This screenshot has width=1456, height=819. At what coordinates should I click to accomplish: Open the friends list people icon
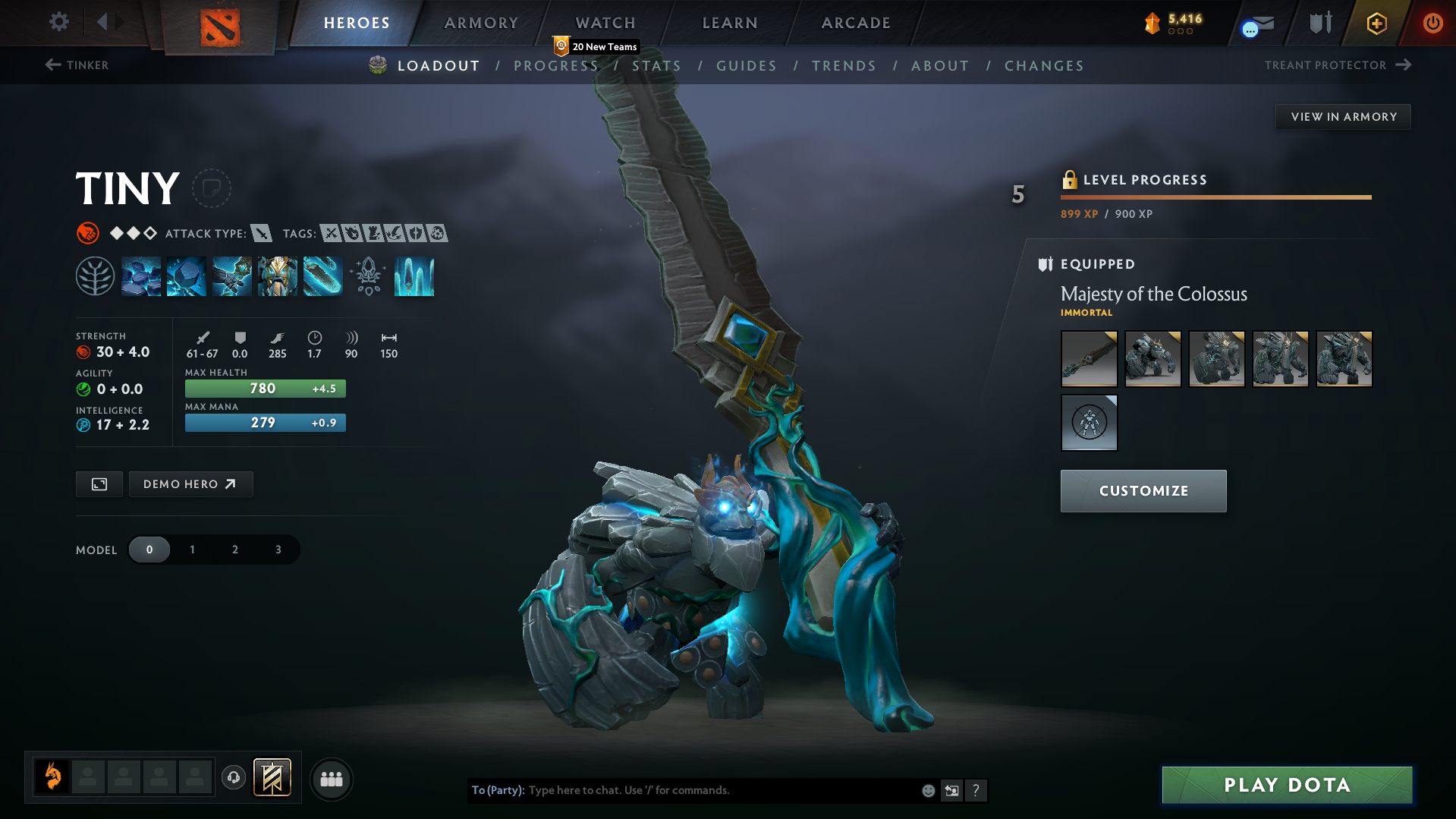(x=331, y=779)
